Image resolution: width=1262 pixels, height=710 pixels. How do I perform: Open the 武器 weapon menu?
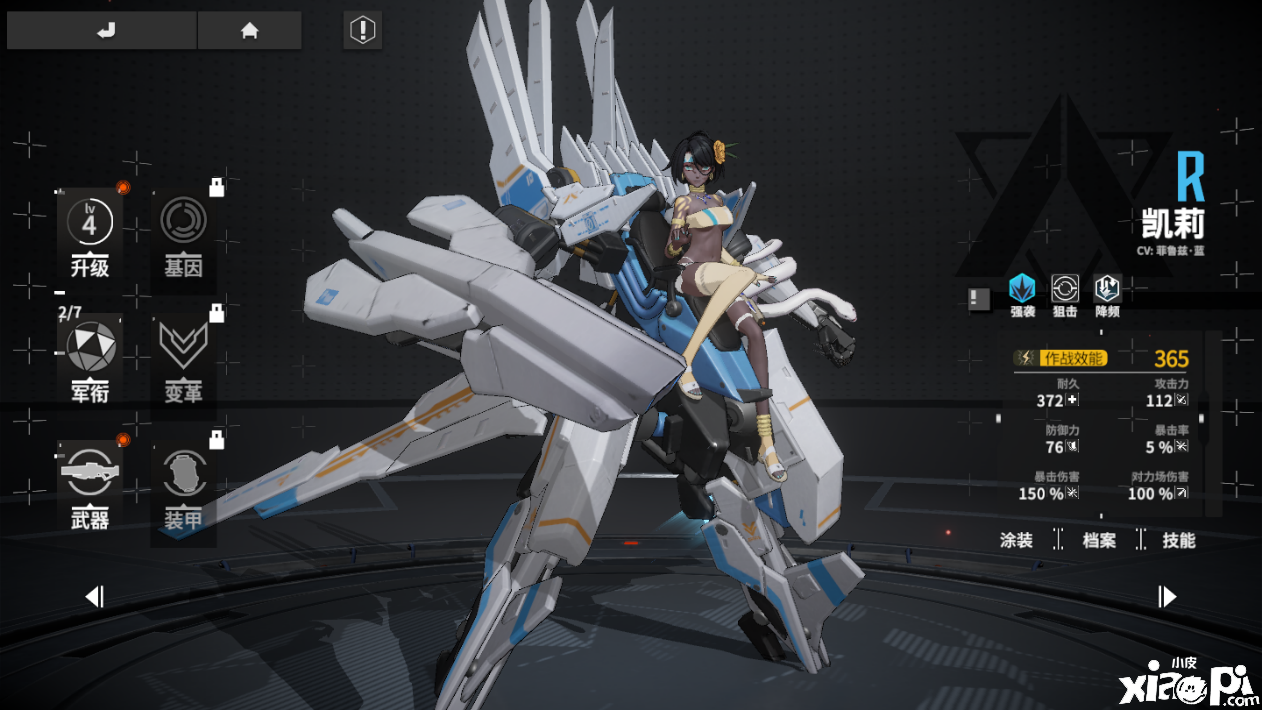[x=90, y=484]
